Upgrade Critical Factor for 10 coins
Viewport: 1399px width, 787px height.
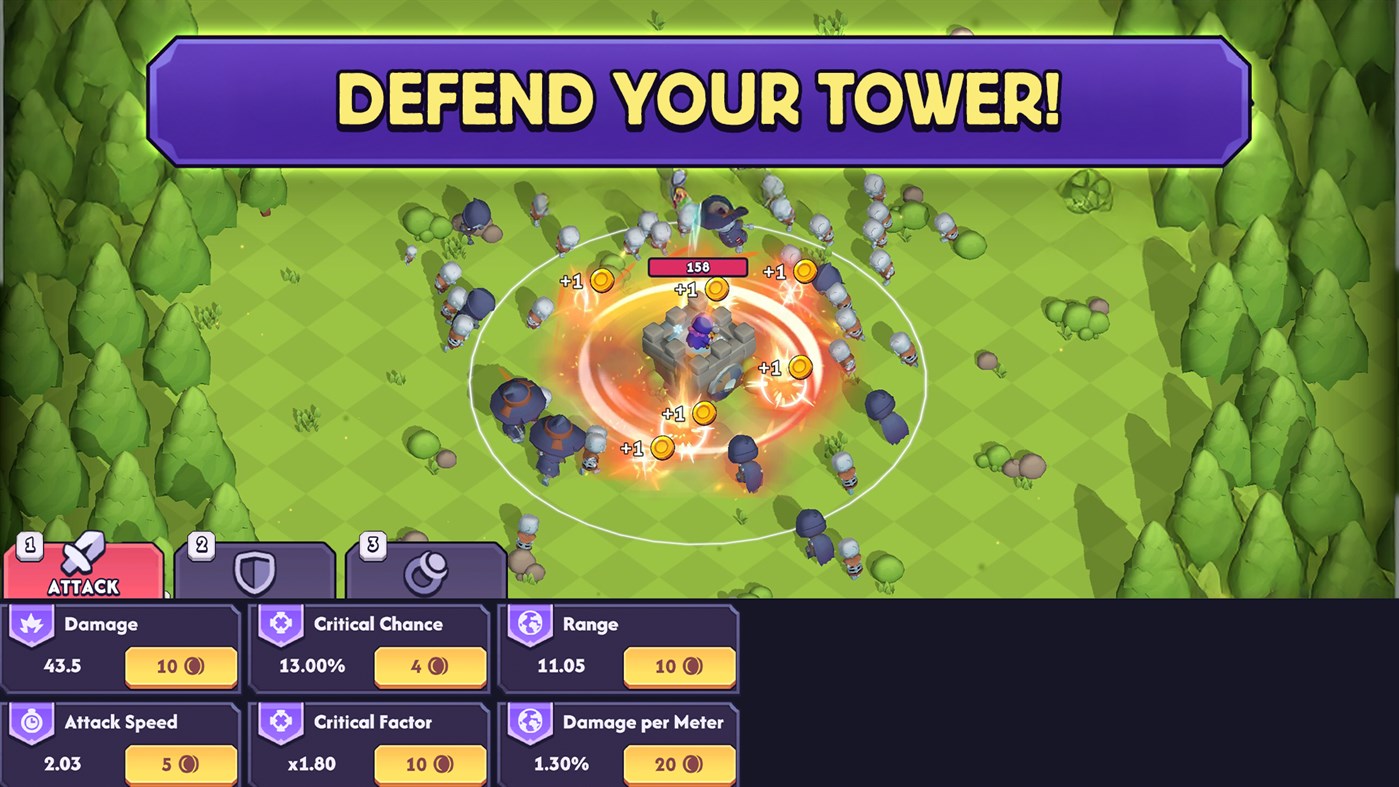(430, 764)
